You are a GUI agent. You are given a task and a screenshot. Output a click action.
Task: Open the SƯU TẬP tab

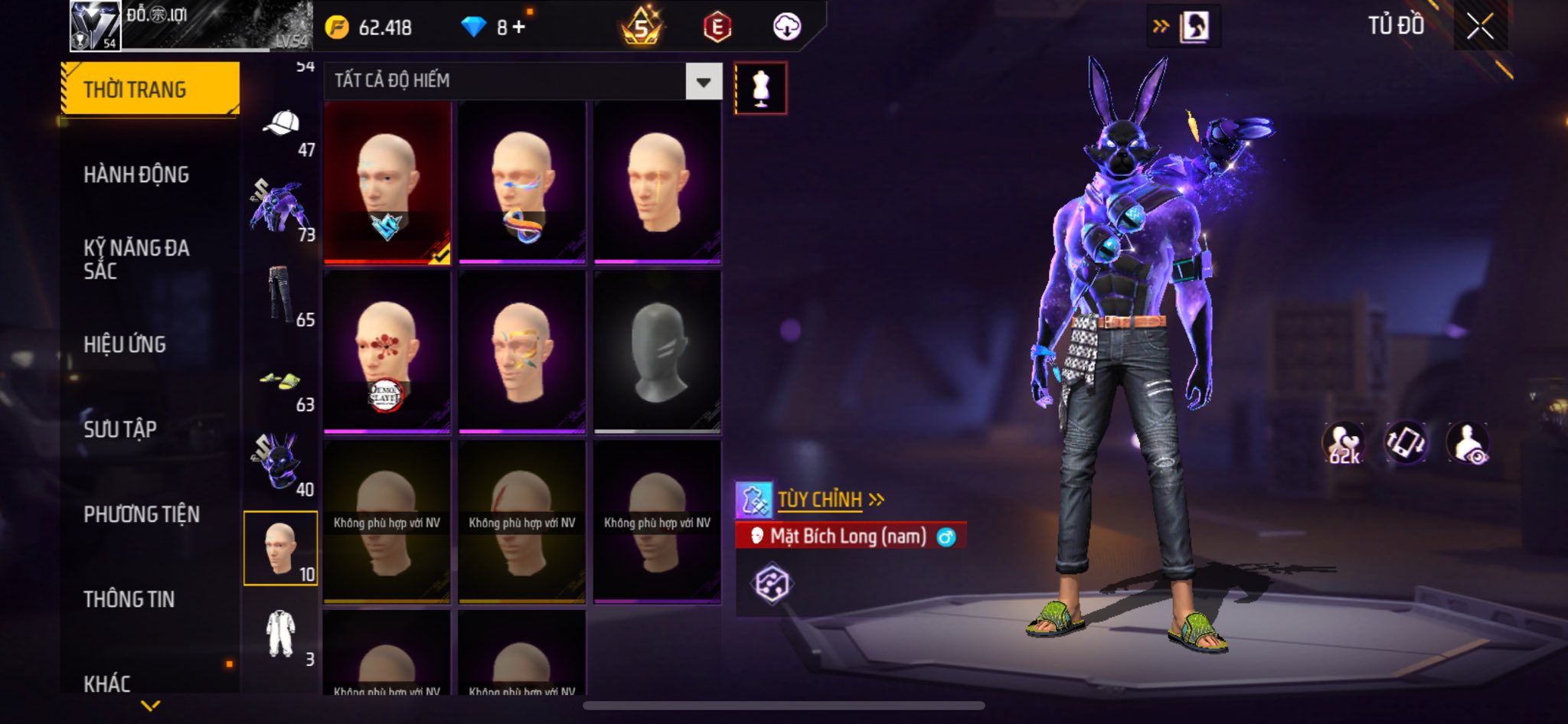(120, 429)
